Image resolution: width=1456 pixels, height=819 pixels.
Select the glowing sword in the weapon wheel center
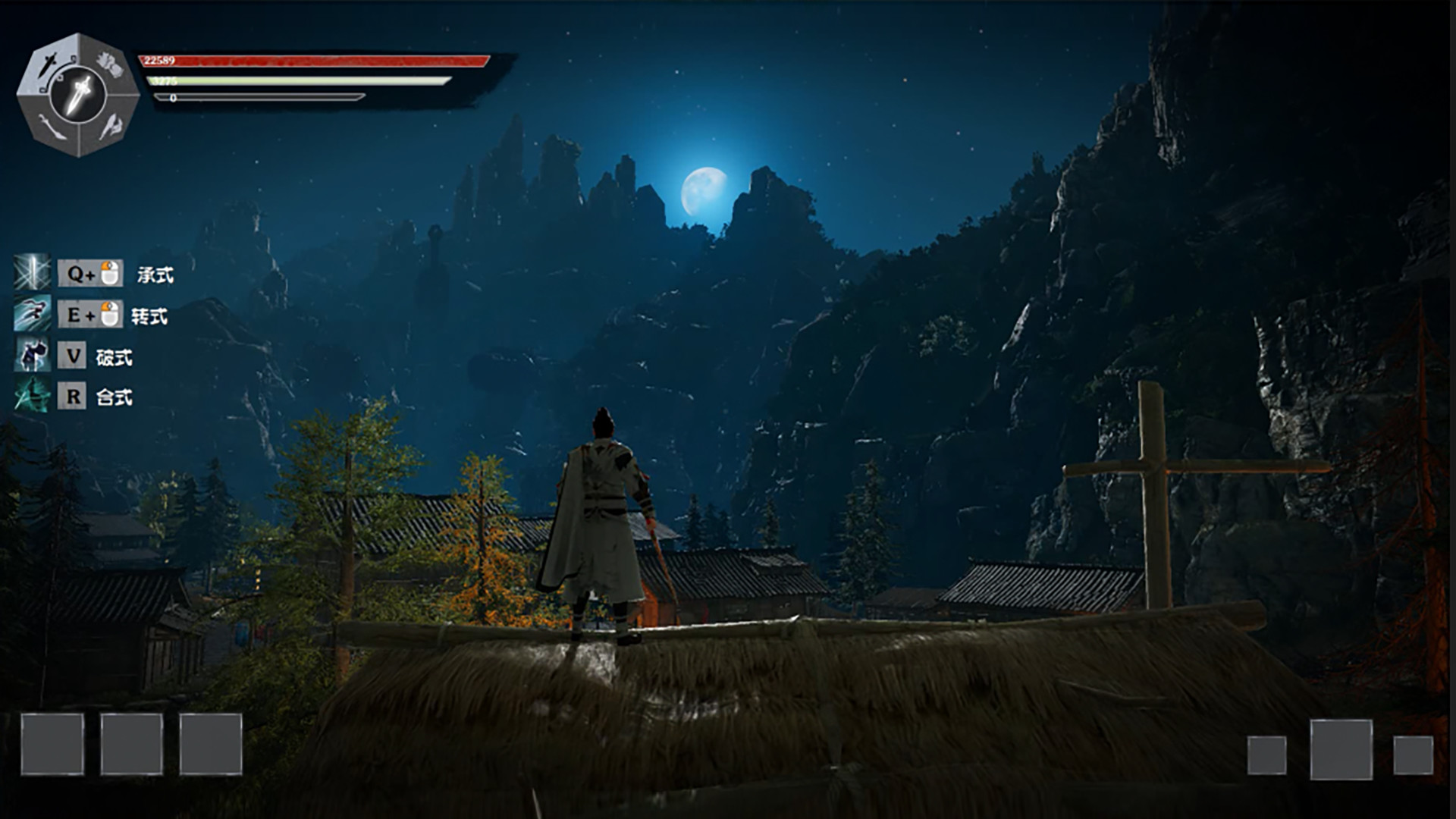[78, 95]
